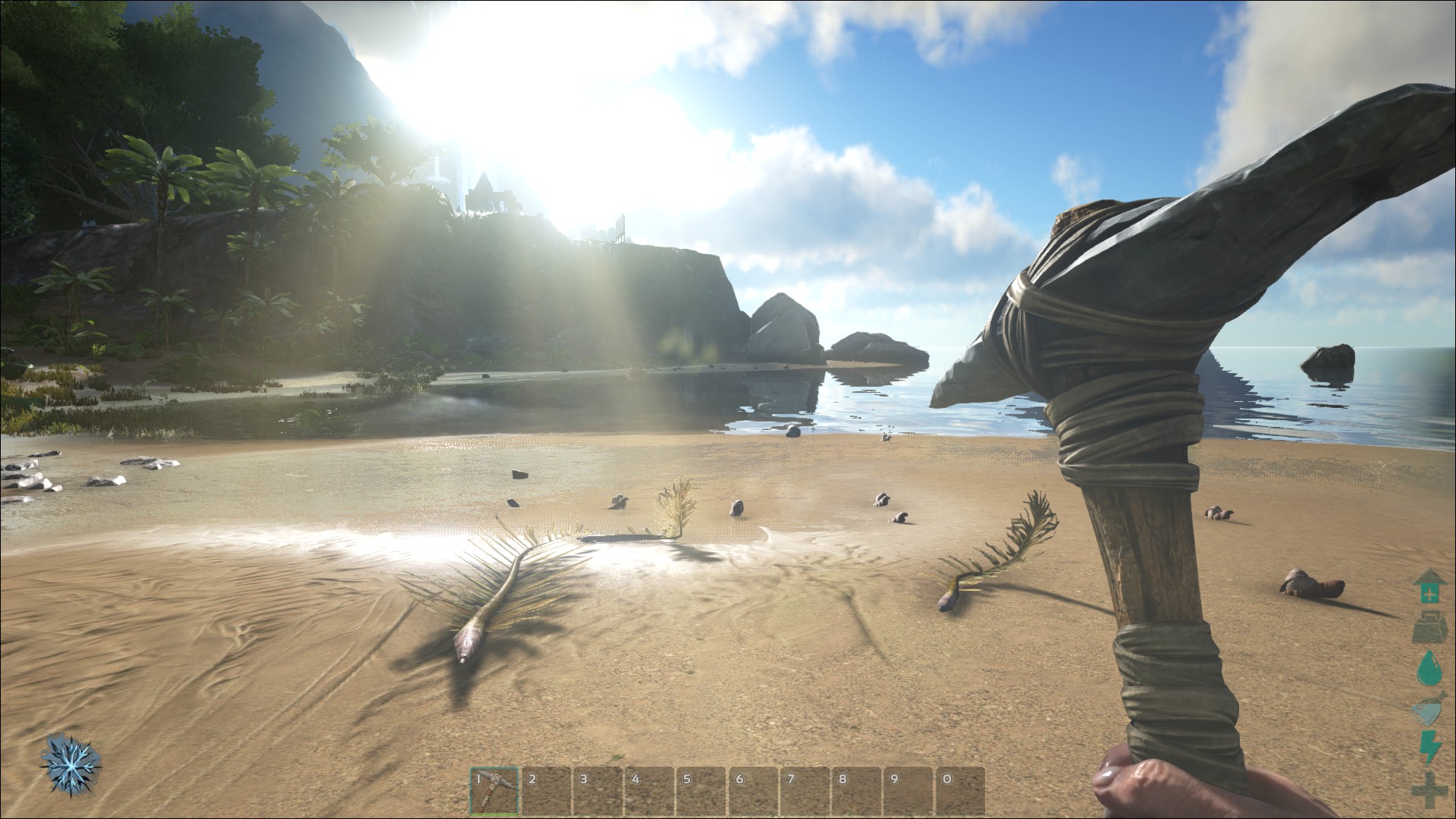Select empty hotbar slot 3

click(x=598, y=789)
